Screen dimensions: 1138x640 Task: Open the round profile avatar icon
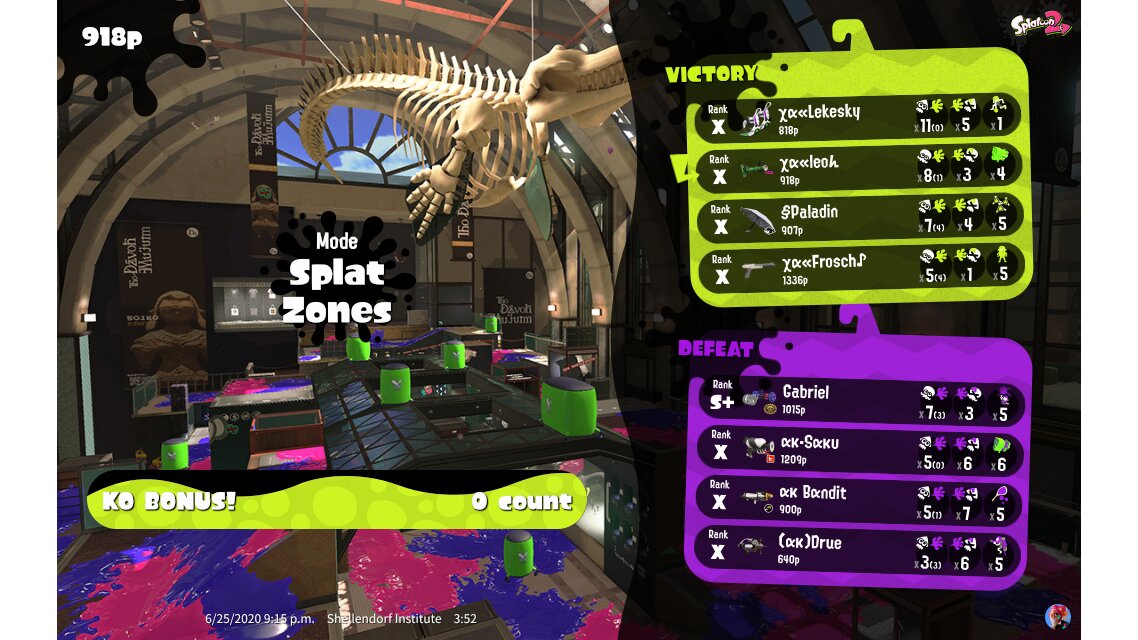tap(1056, 616)
